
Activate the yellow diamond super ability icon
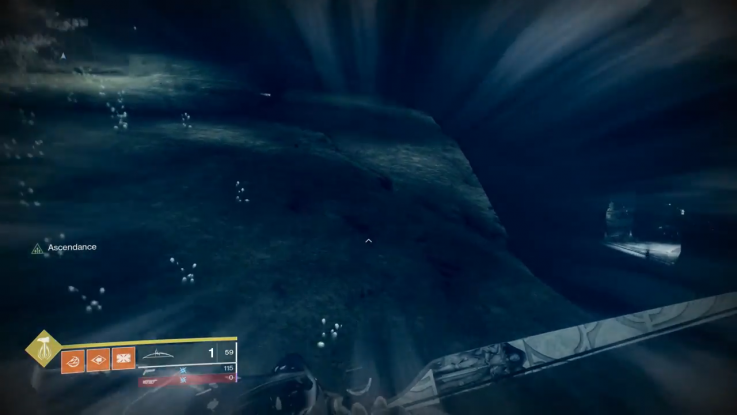[x=43, y=348]
